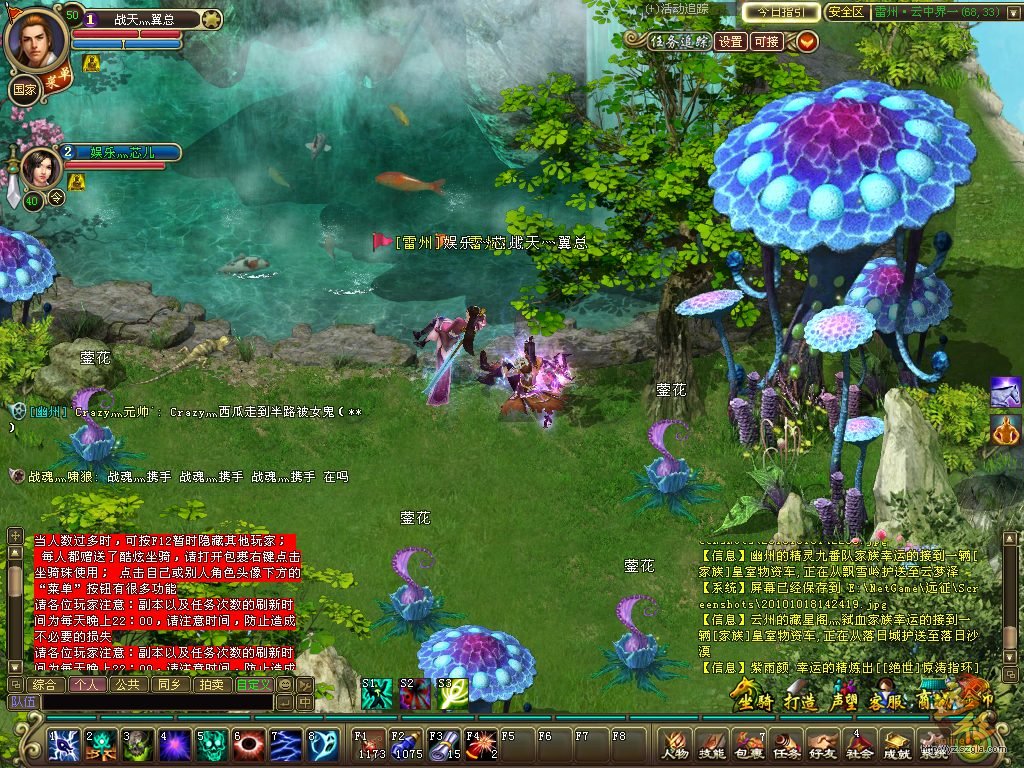This screenshot has width=1024, height=768.
Task: Open the 技能 skills panel
Action: point(711,744)
